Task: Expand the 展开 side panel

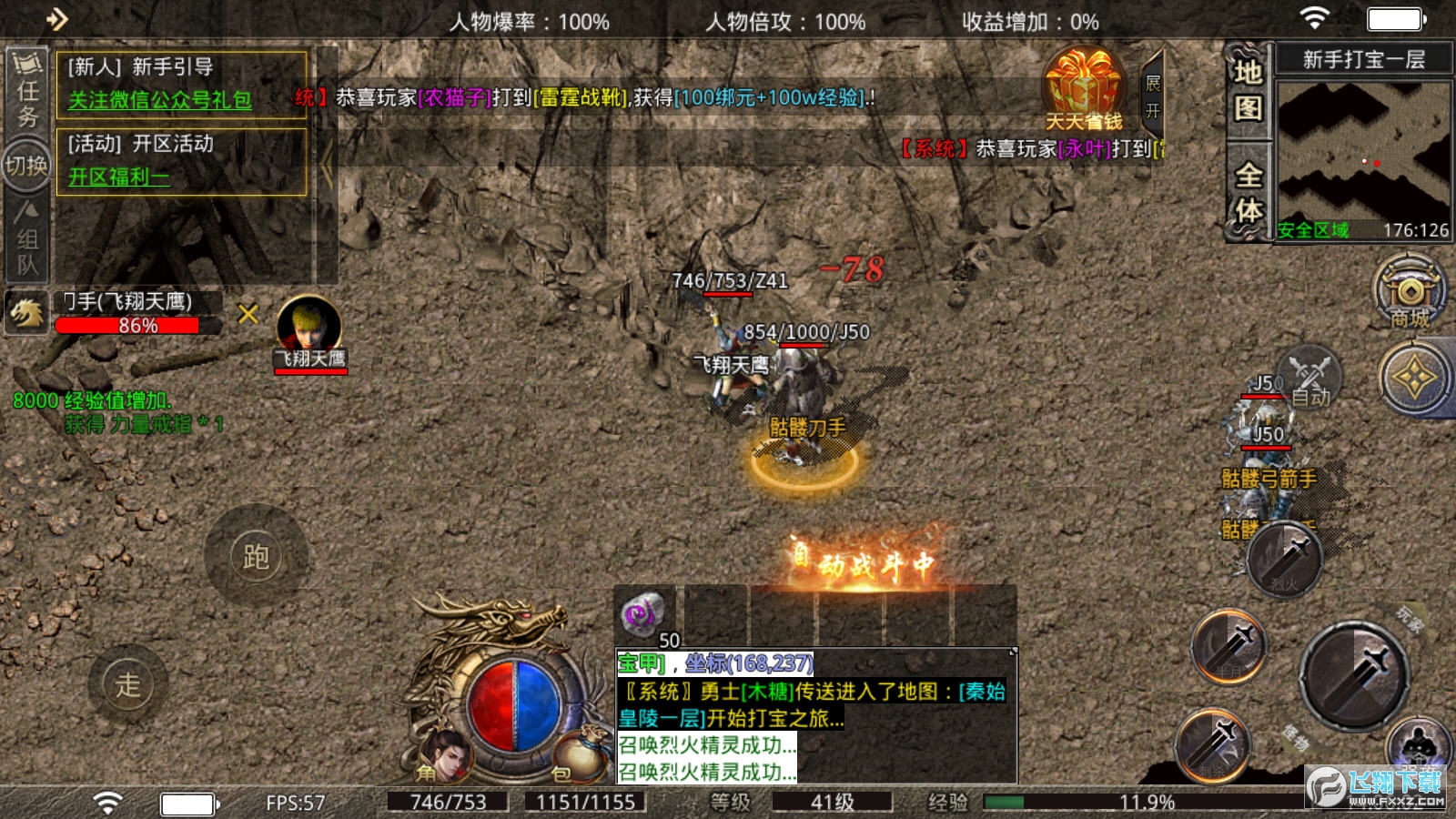Action: (x=1153, y=96)
